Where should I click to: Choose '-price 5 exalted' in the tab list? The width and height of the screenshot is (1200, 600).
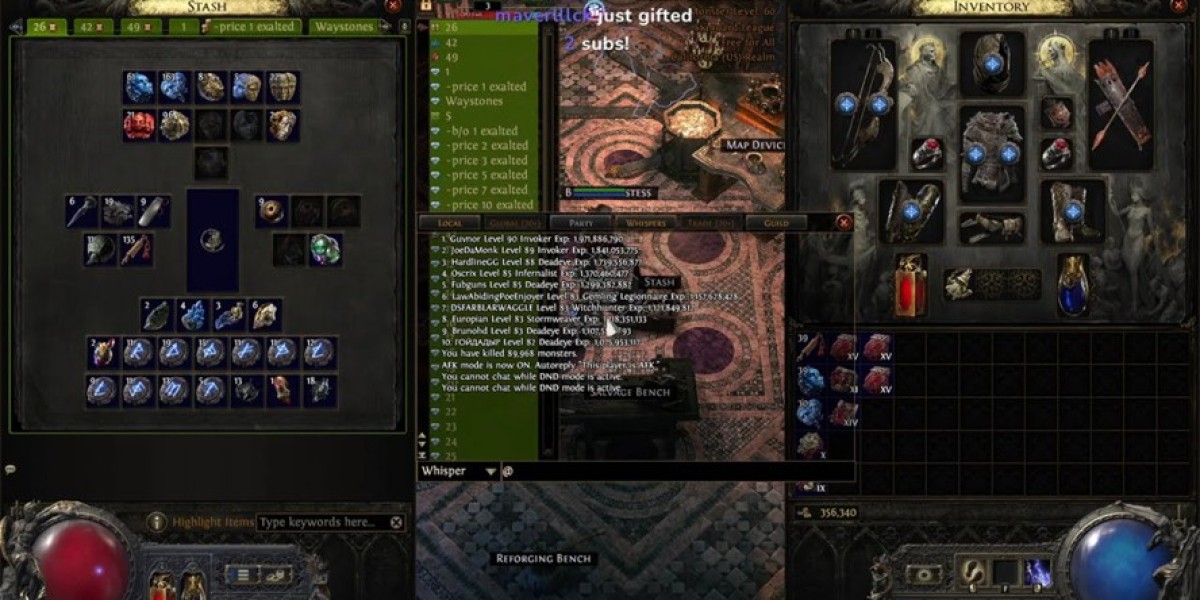point(487,175)
